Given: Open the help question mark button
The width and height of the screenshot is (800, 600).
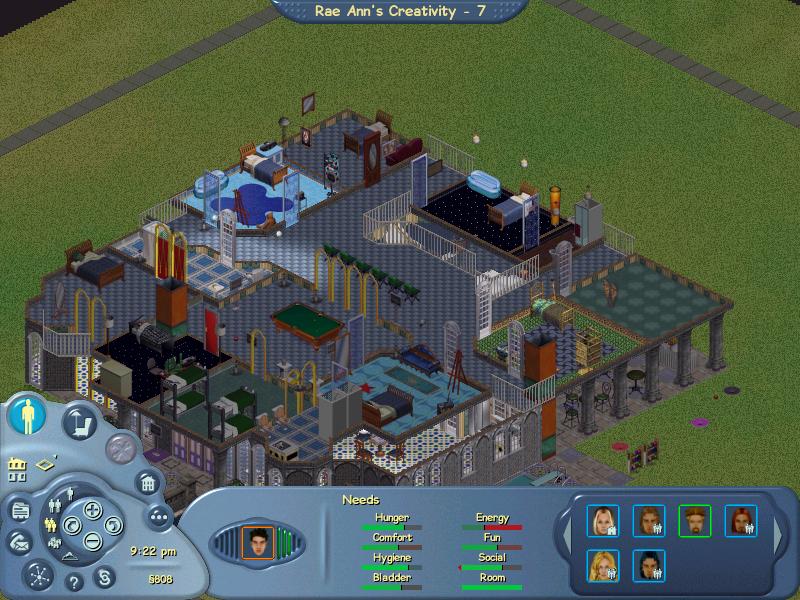Looking at the screenshot, I should 74,580.
